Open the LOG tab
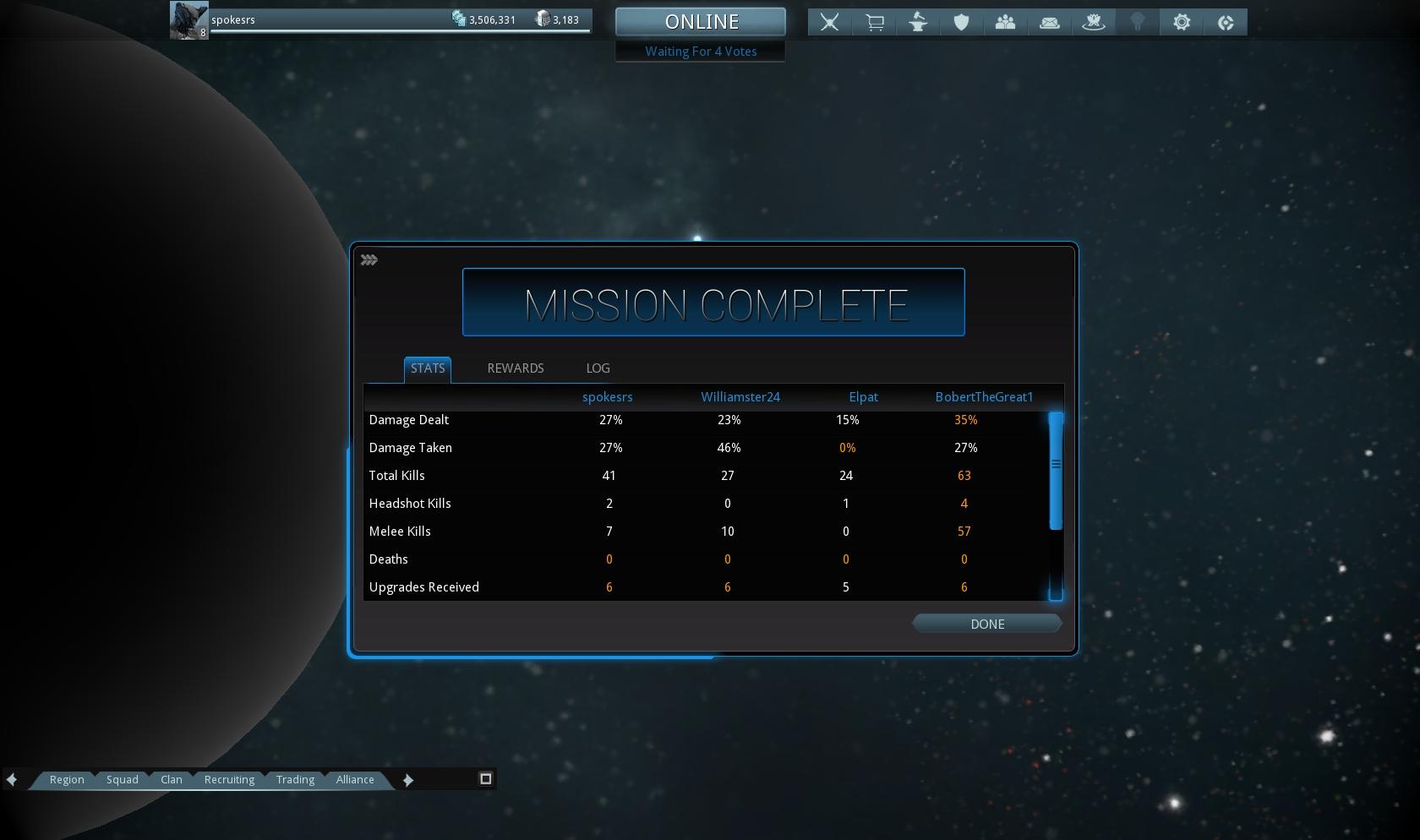The width and height of the screenshot is (1420, 840). point(598,368)
